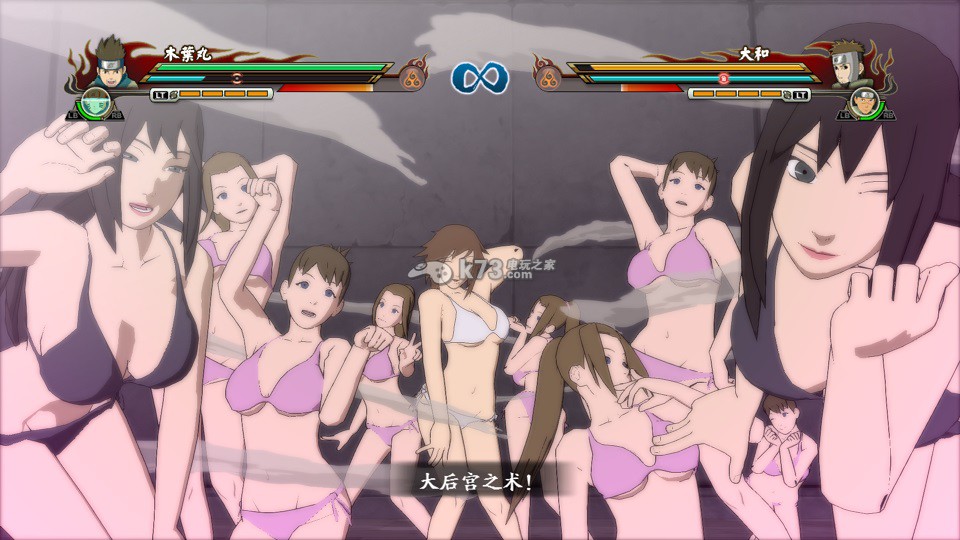Click the right player's tomoe emblem

548,75
